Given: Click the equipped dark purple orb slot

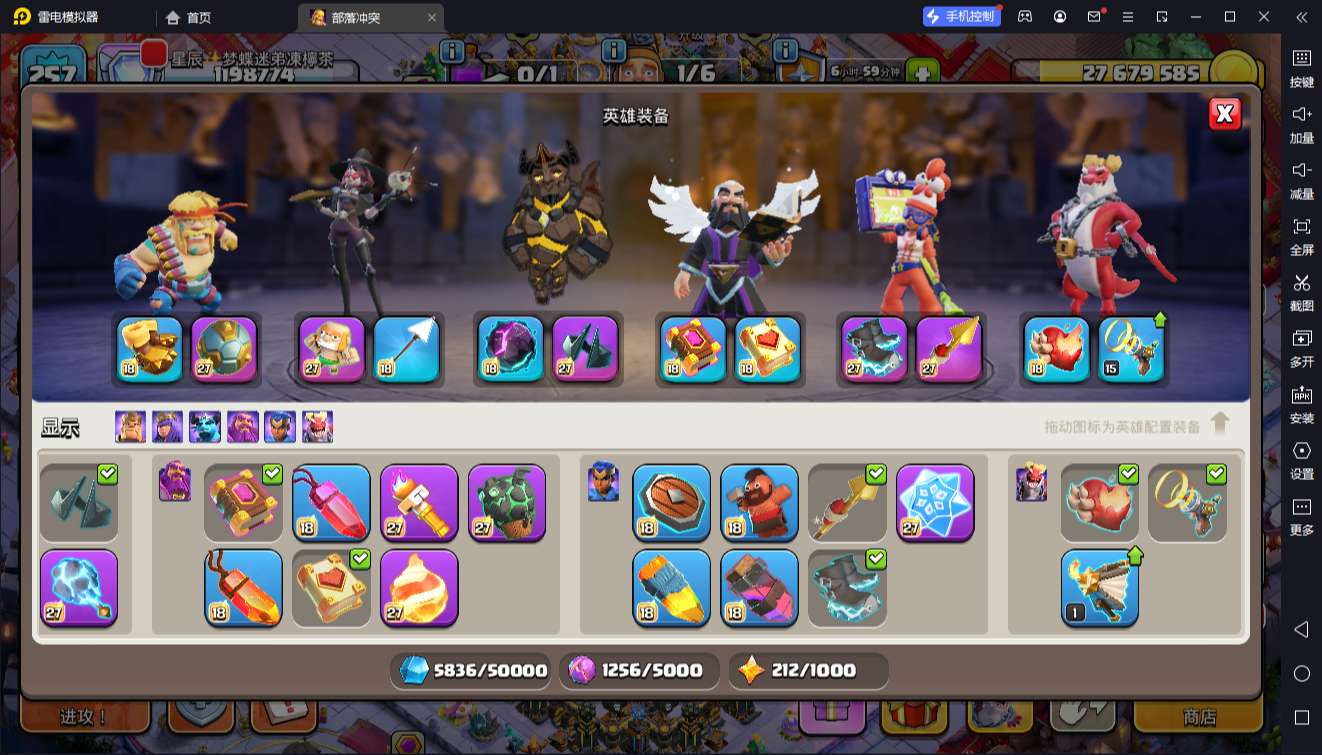Looking at the screenshot, I should 511,349.
